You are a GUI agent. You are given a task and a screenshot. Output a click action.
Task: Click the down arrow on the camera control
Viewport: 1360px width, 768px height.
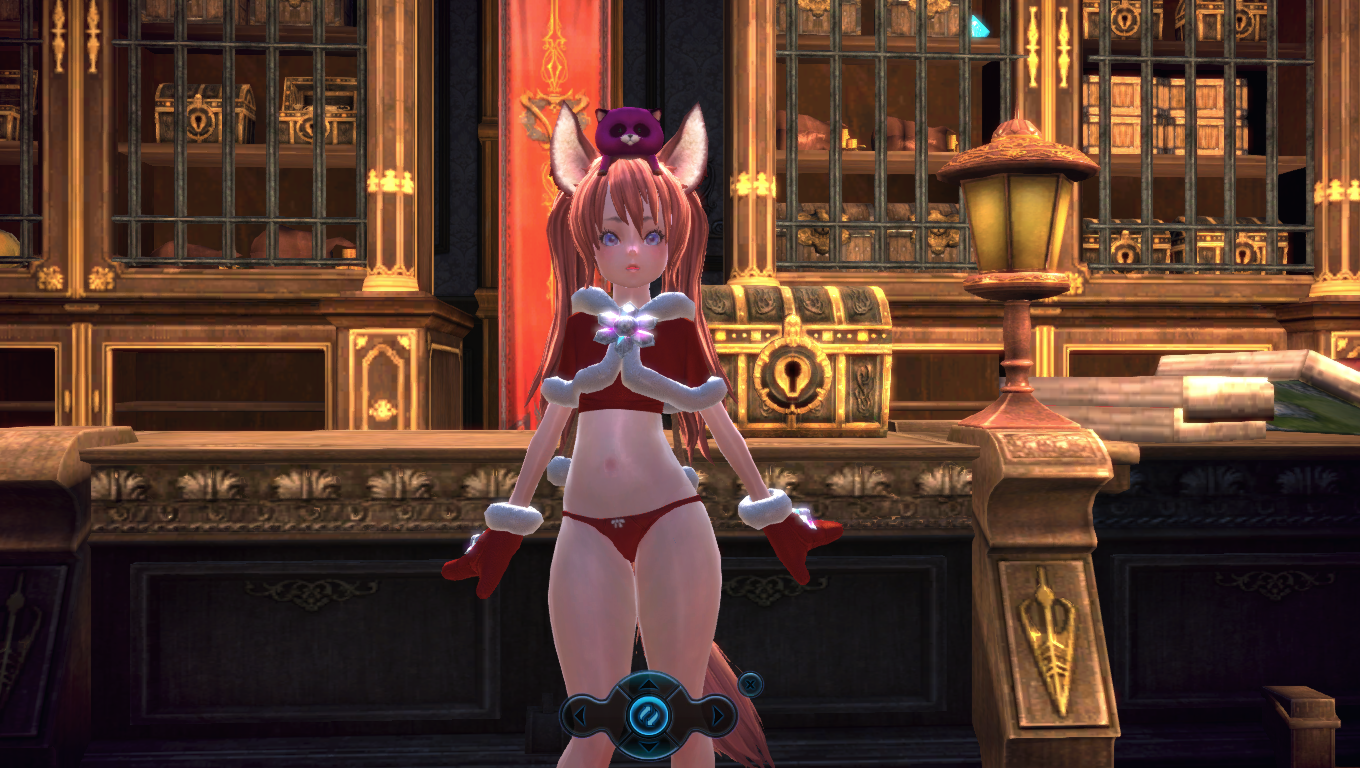(648, 746)
